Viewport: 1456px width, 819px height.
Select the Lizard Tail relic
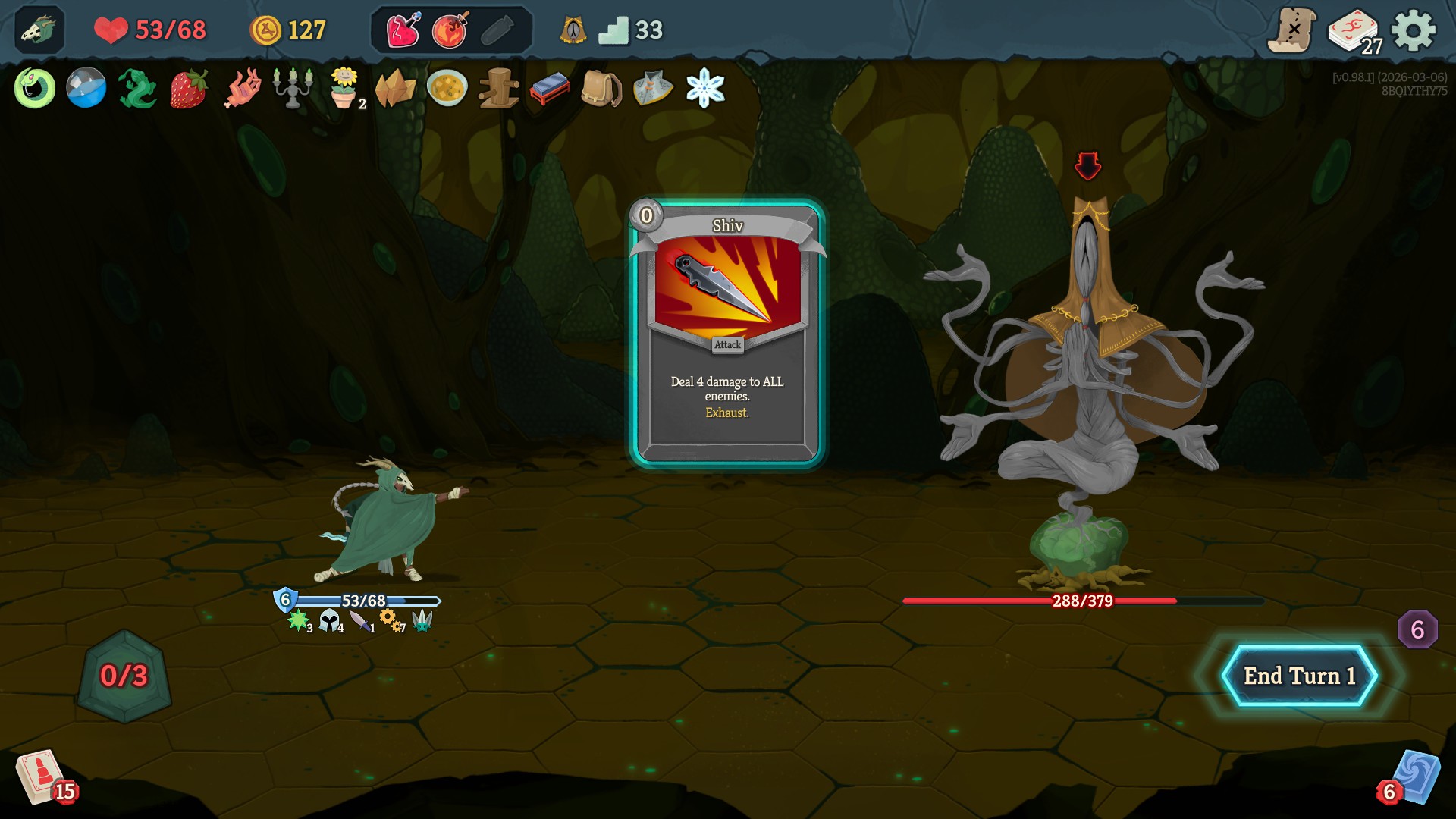pos(136,89)
